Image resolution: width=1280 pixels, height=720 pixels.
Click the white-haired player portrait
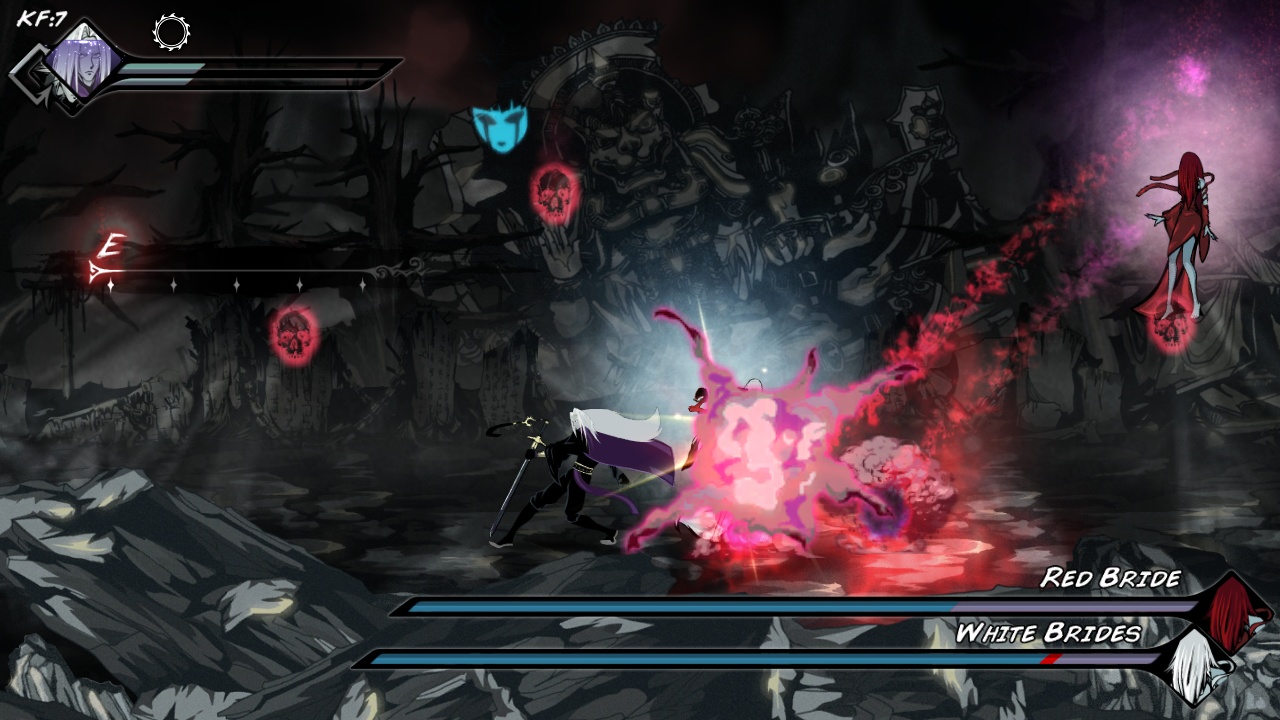point(82,62)
